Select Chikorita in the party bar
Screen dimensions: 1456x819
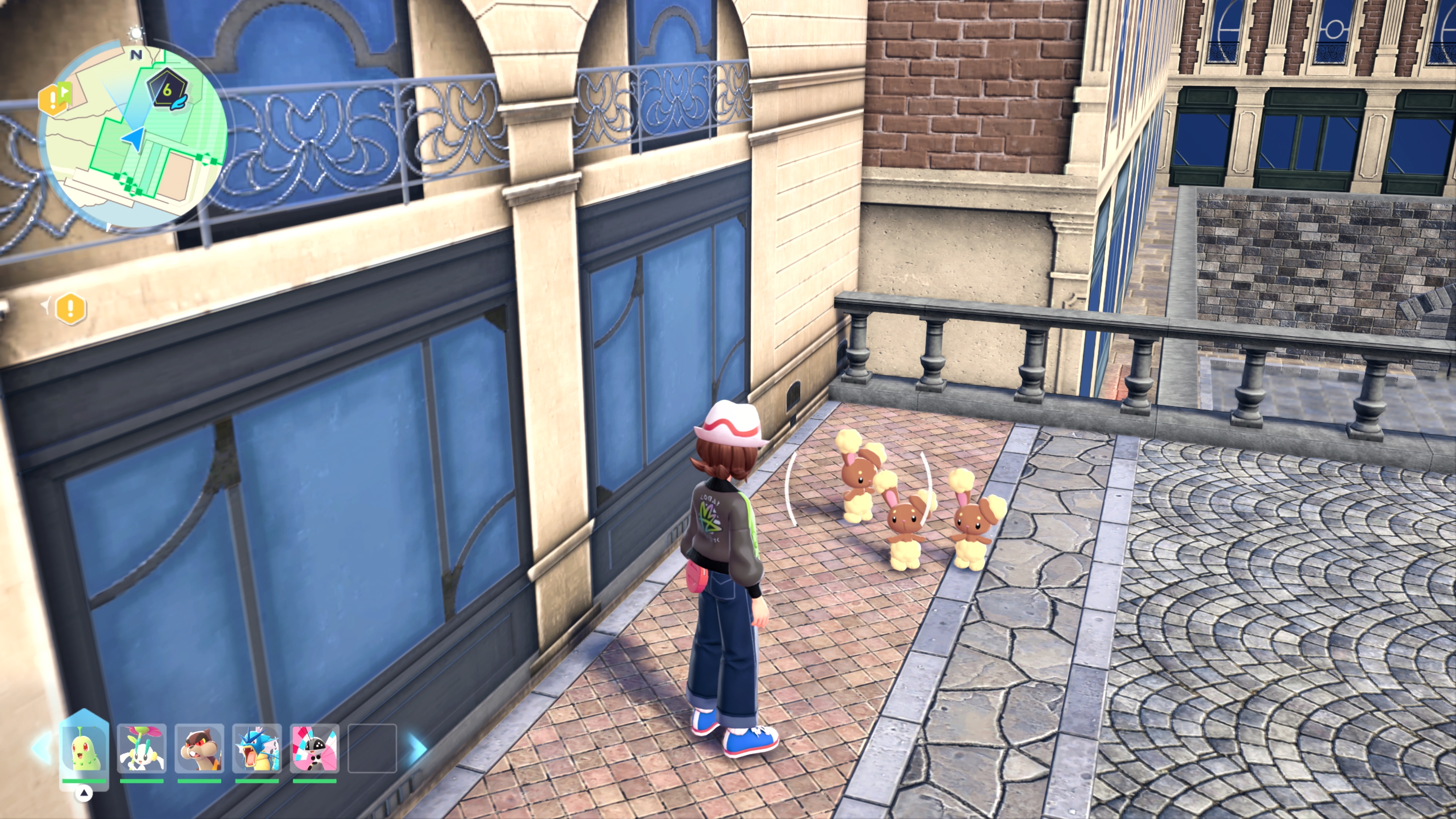pyautogui.click(x=84, y=750)
